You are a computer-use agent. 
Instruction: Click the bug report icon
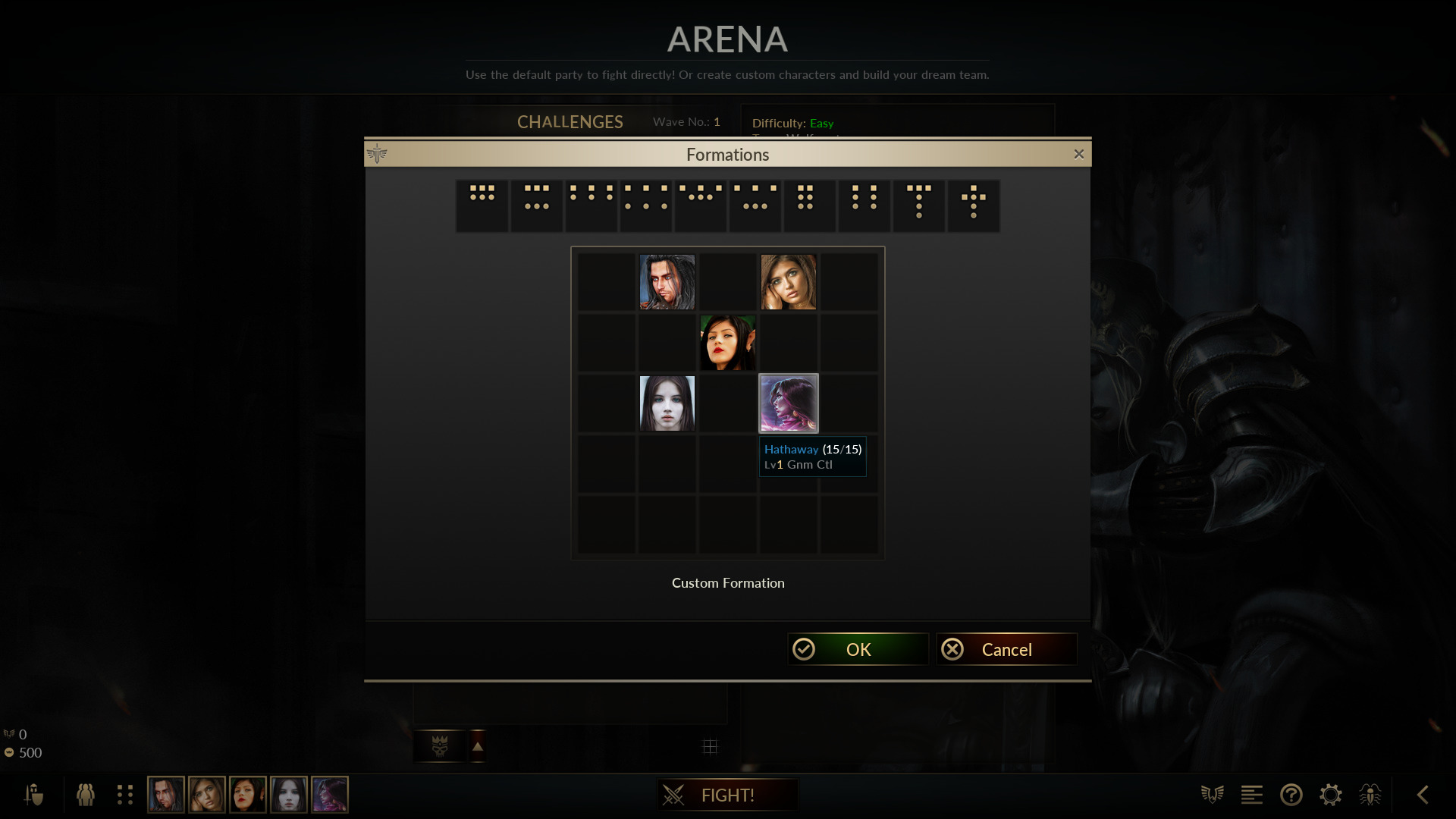[1370, 795]
